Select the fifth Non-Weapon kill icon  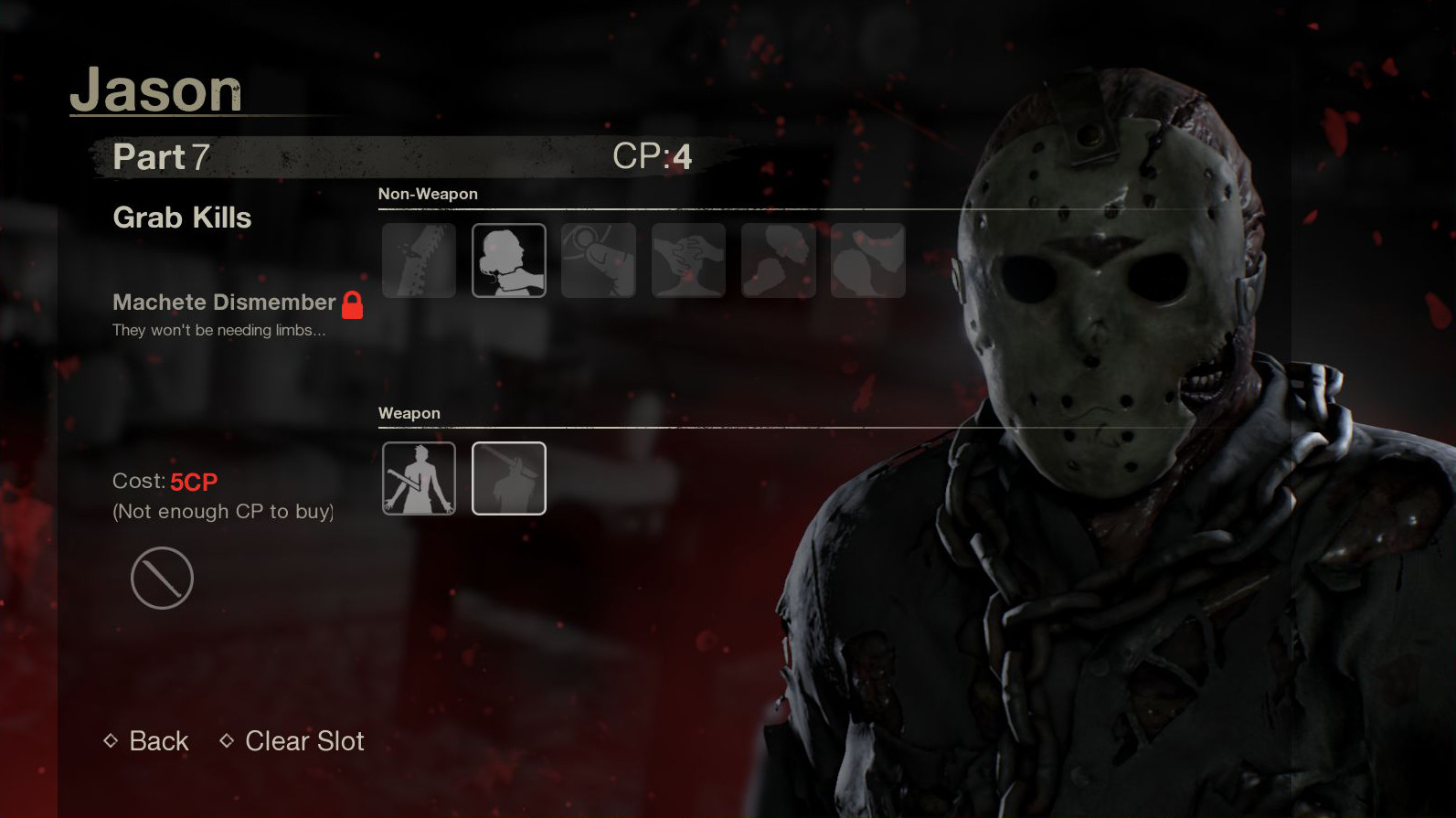click(x=778, y=260)
